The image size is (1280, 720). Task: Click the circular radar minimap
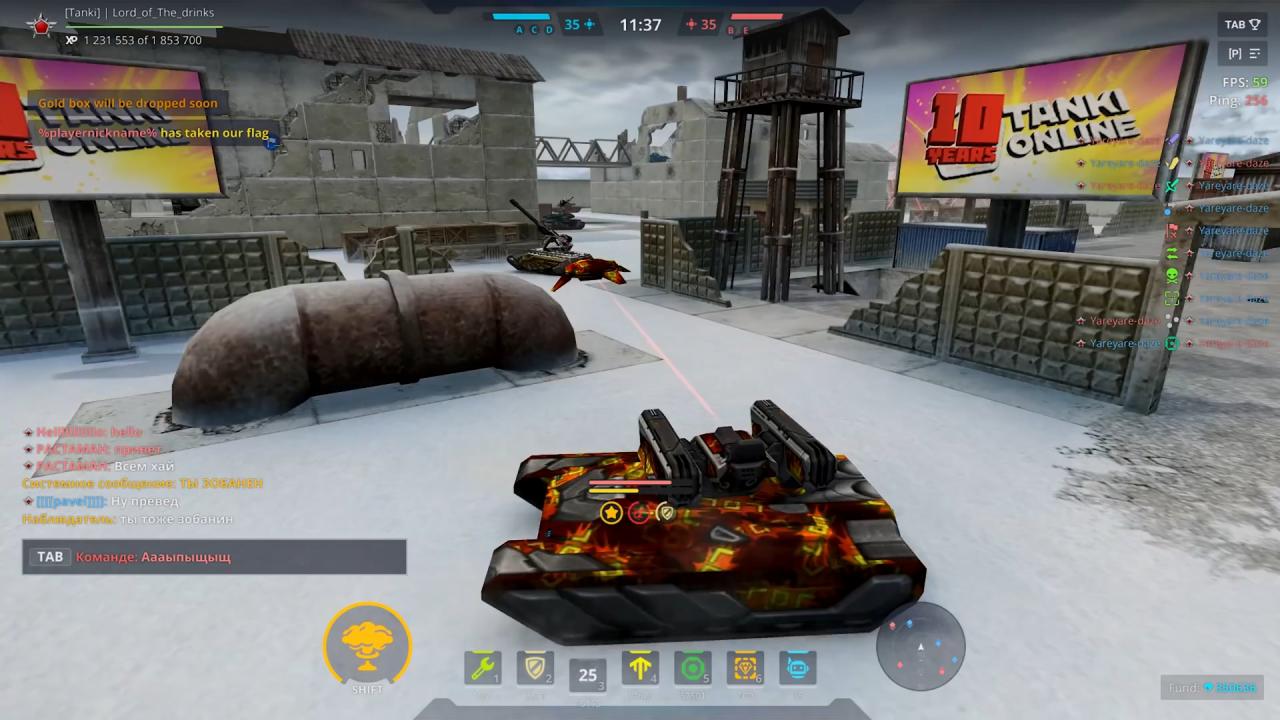(x=920, y=646)
